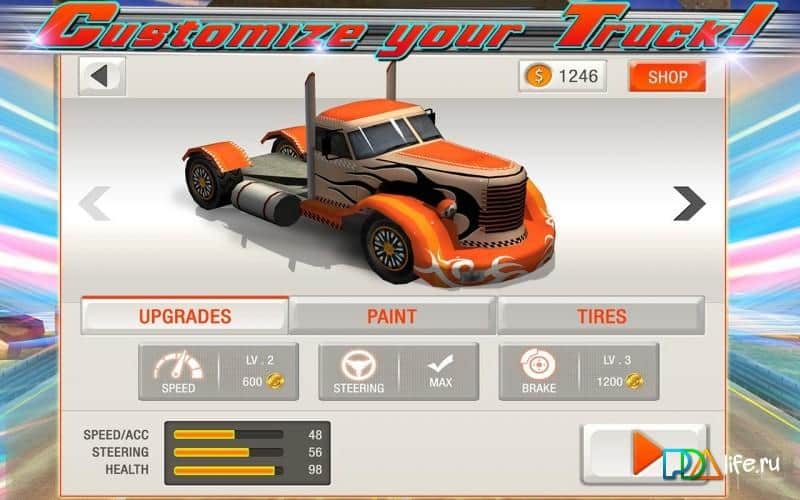Select the maxed Steering upgrade
The image size is (800, 500).
pos(398,372)
